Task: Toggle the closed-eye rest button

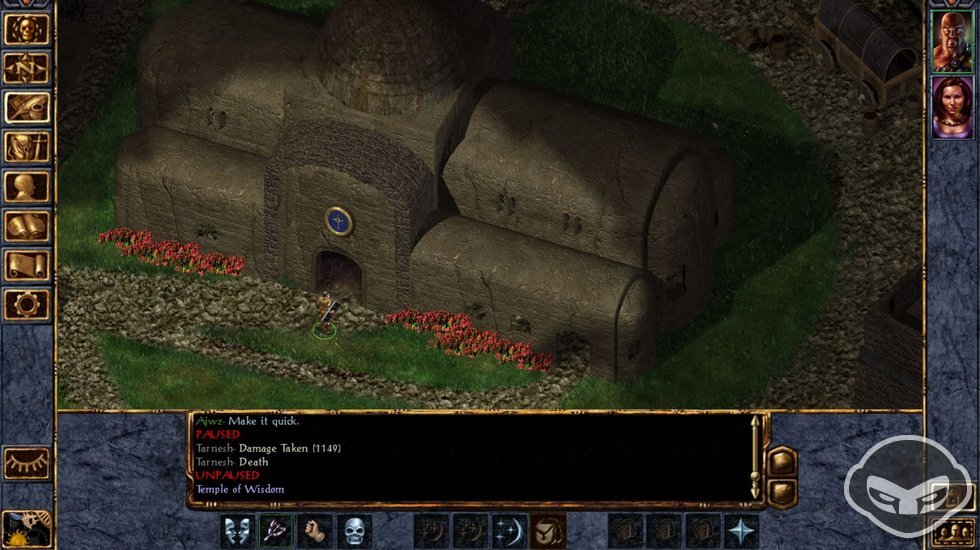Action: [26, 462]
